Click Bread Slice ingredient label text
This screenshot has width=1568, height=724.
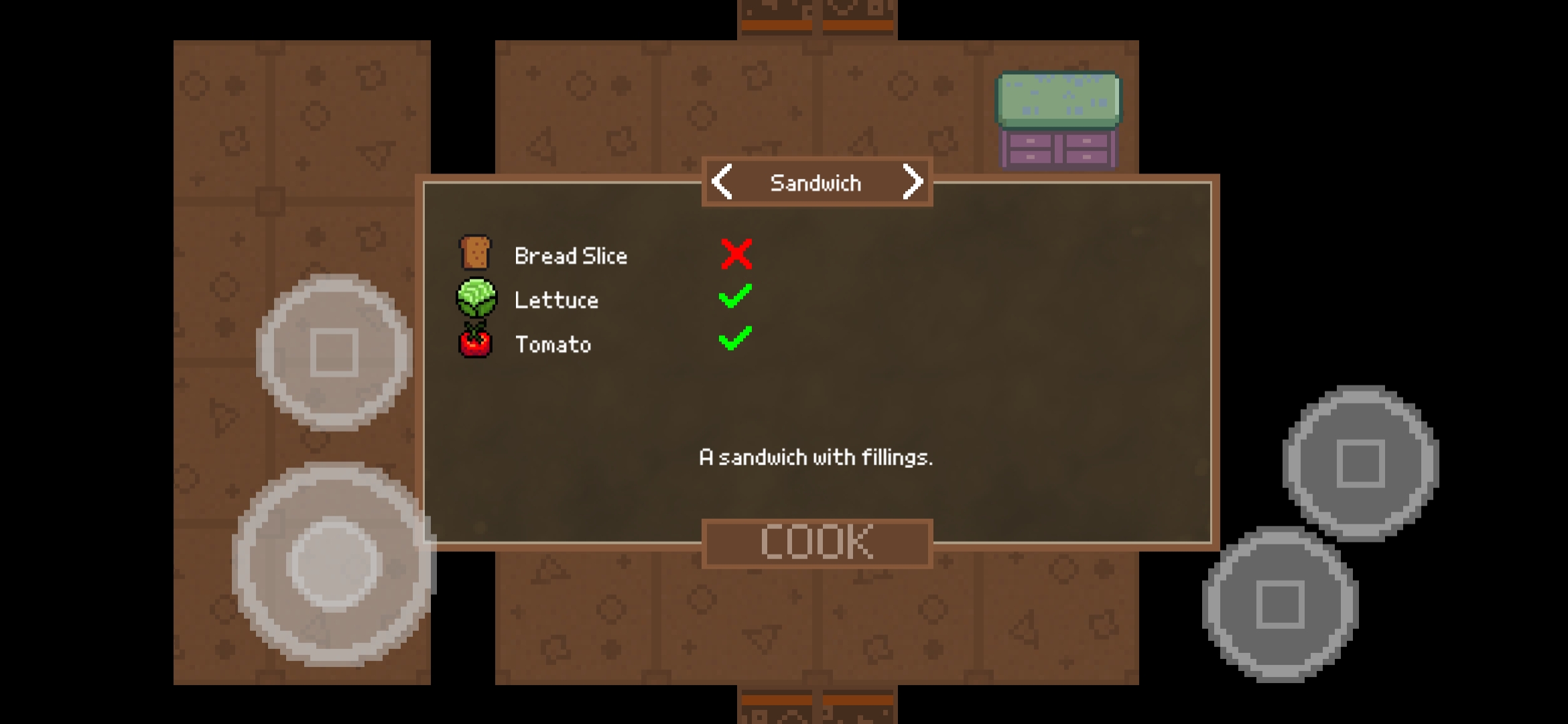[x=570, y=255]
